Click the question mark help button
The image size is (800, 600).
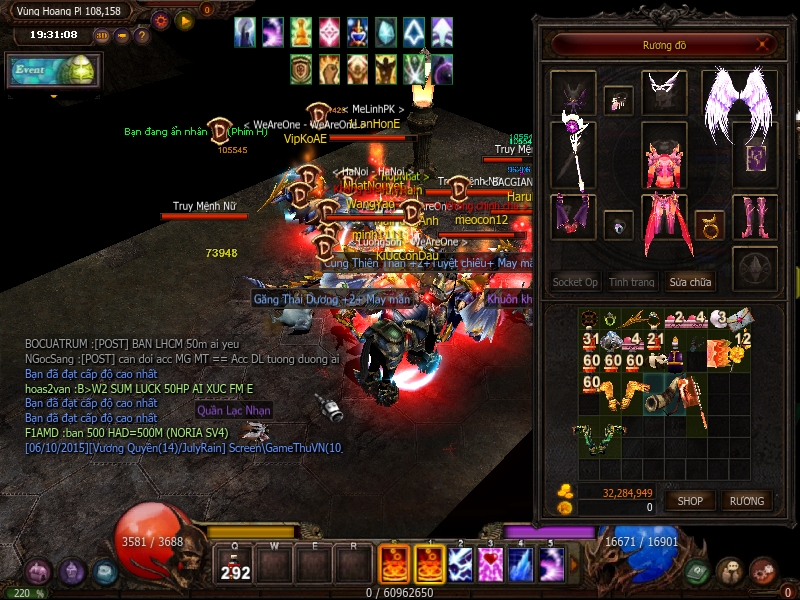[143, 36]
